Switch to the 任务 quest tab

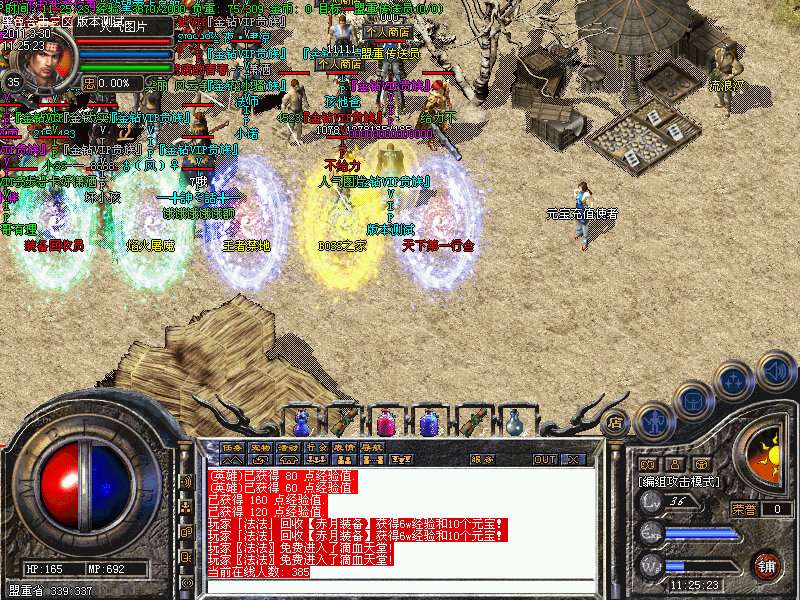click(x=232, y=446)
